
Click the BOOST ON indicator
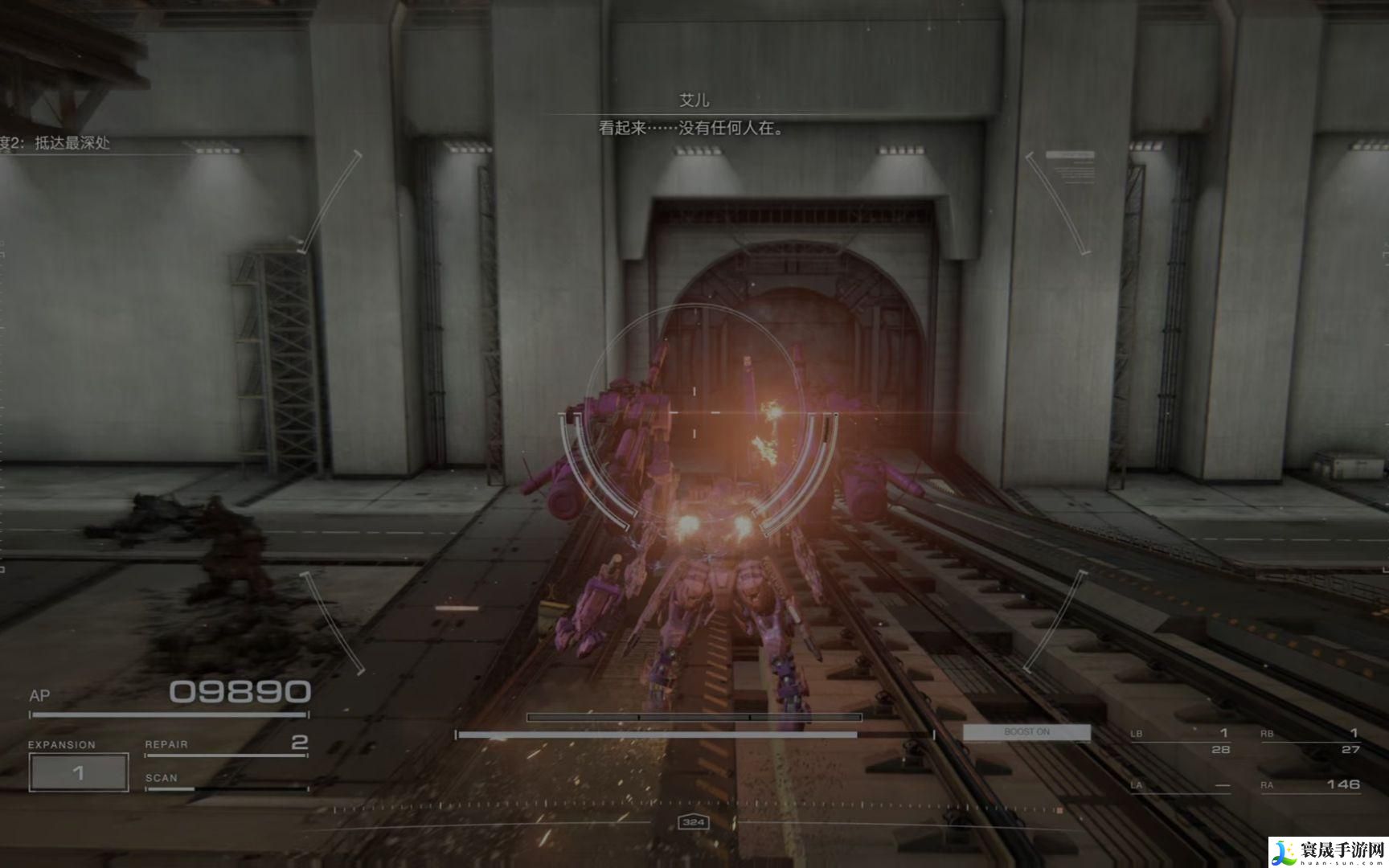(1026, 732)
